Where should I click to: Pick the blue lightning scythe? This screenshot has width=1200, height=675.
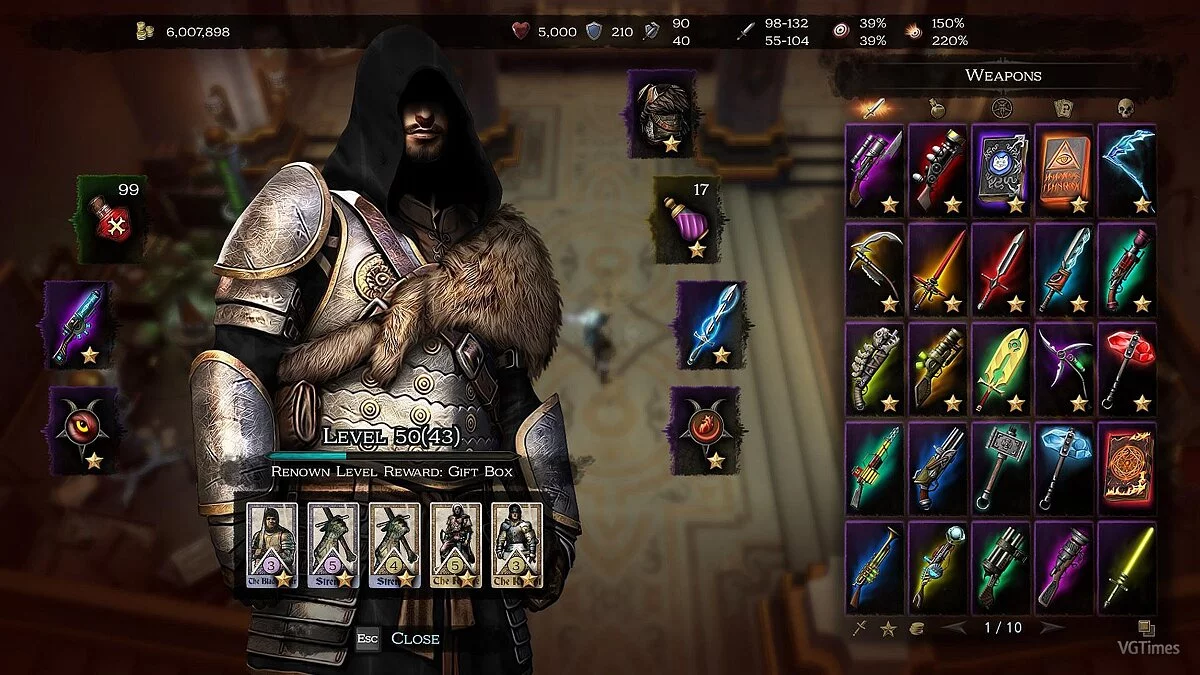pos(1127,169)
